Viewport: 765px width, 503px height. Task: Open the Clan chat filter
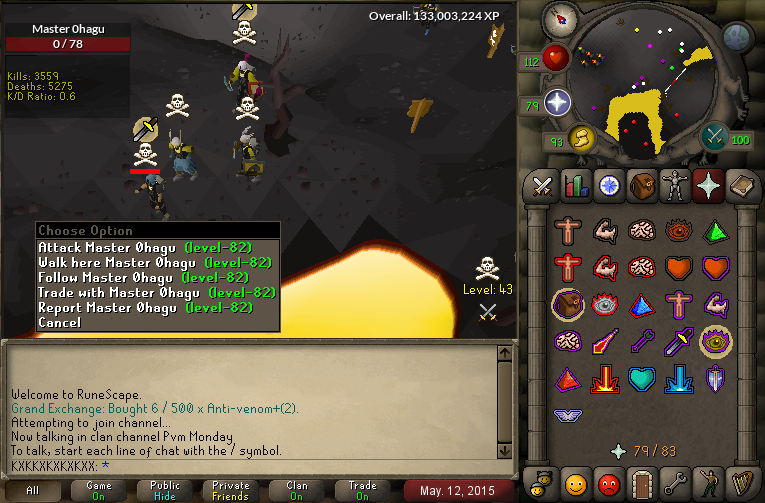297,491
